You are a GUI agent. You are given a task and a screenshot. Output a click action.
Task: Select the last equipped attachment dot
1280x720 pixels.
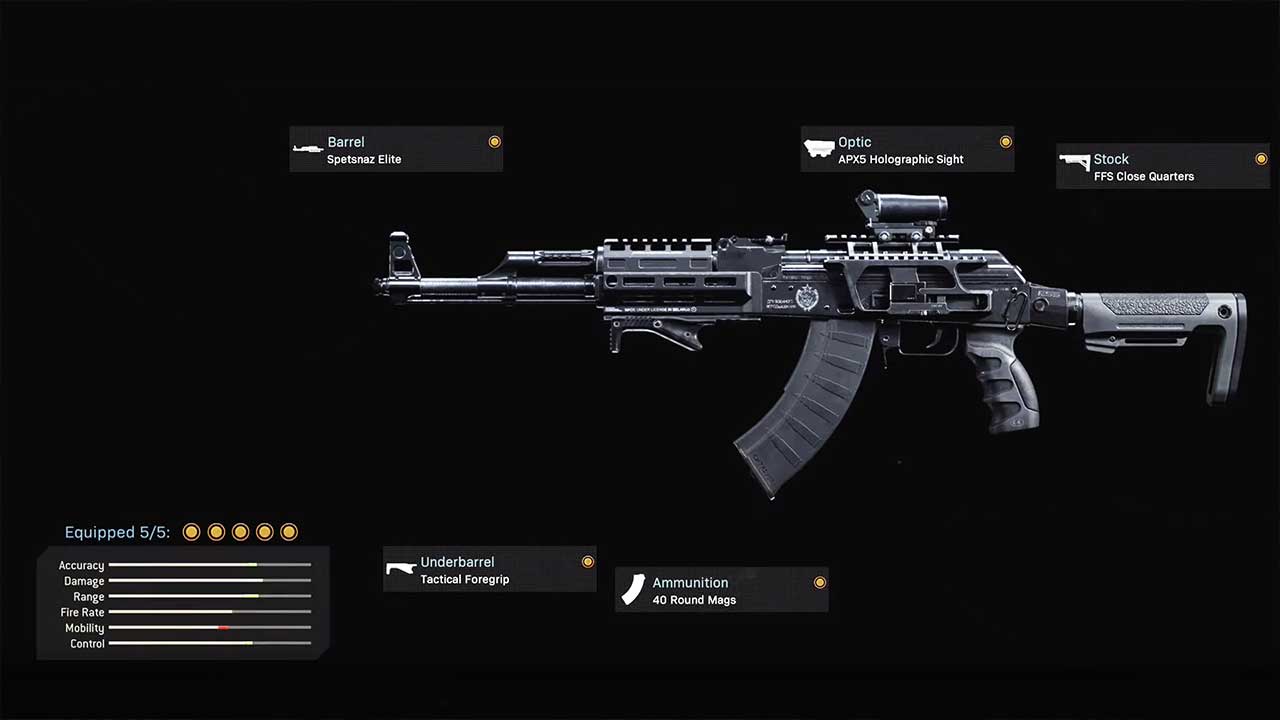click(x=288, y=532)
